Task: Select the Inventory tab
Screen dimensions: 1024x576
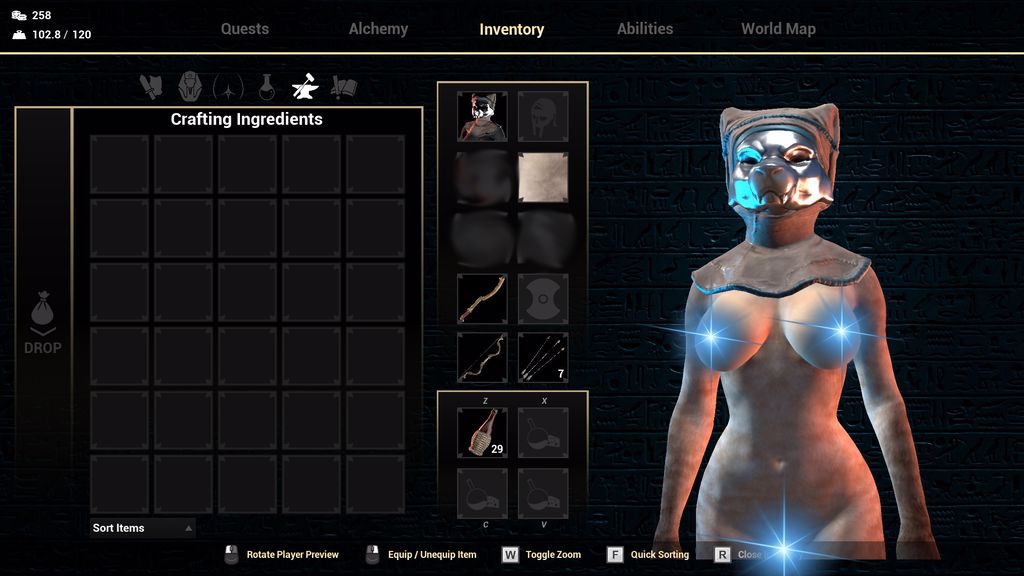Action: tap(511, 30)
